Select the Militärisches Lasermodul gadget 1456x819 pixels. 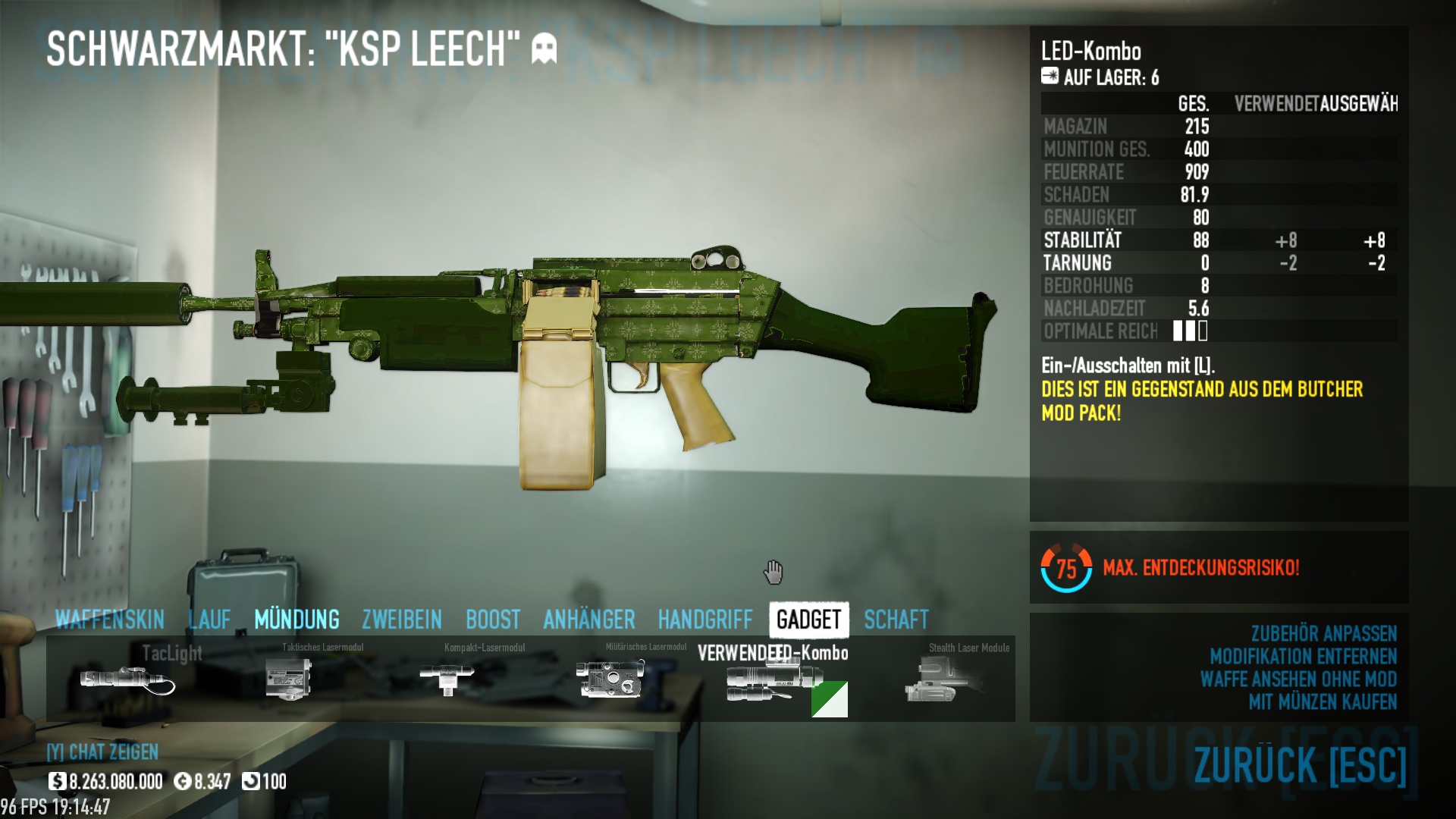[610, 679]
